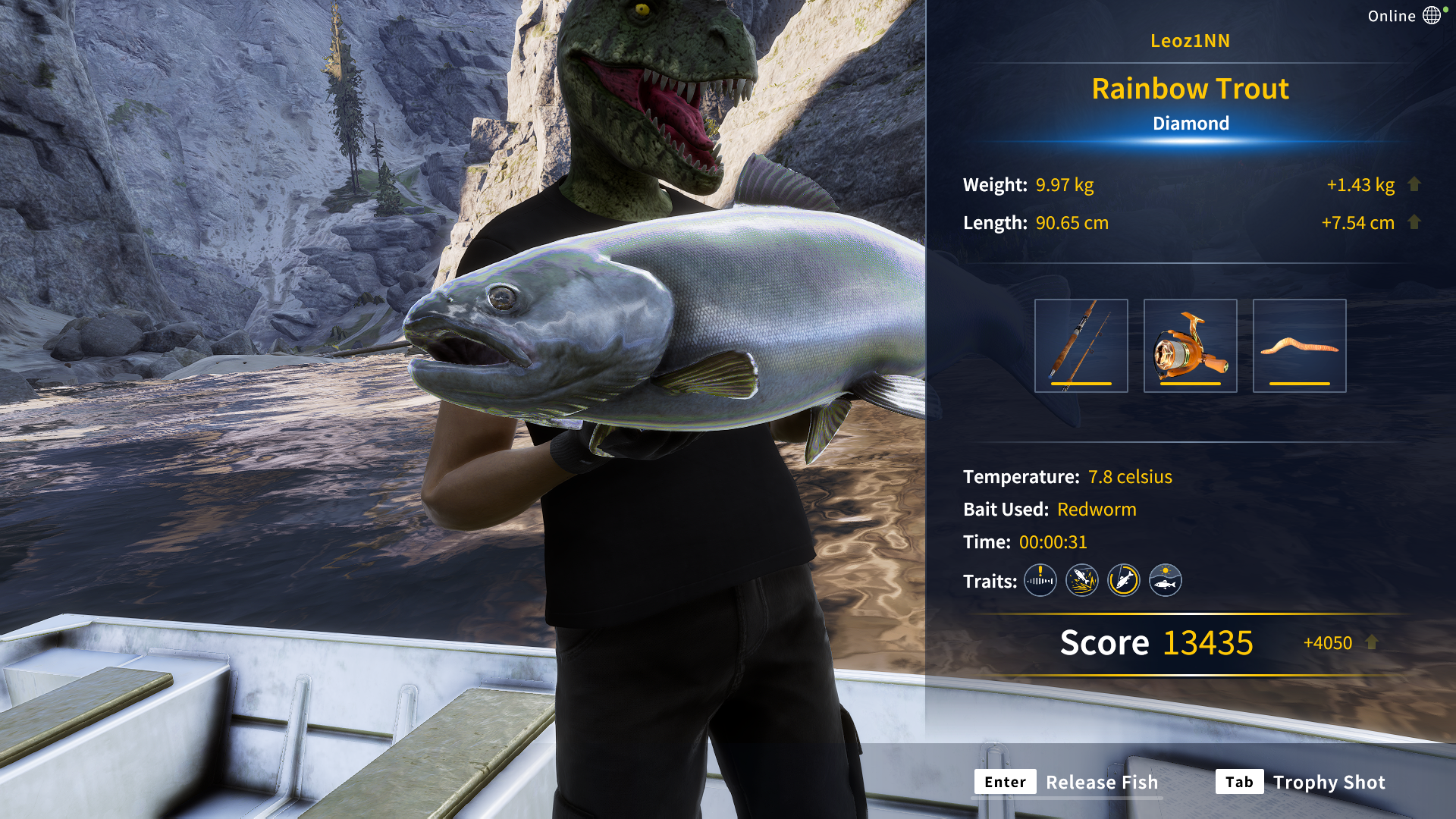Select the hooked fish timer trait icon
The height and width of the screenshot is (819, 1456).
pos(1123,580)
